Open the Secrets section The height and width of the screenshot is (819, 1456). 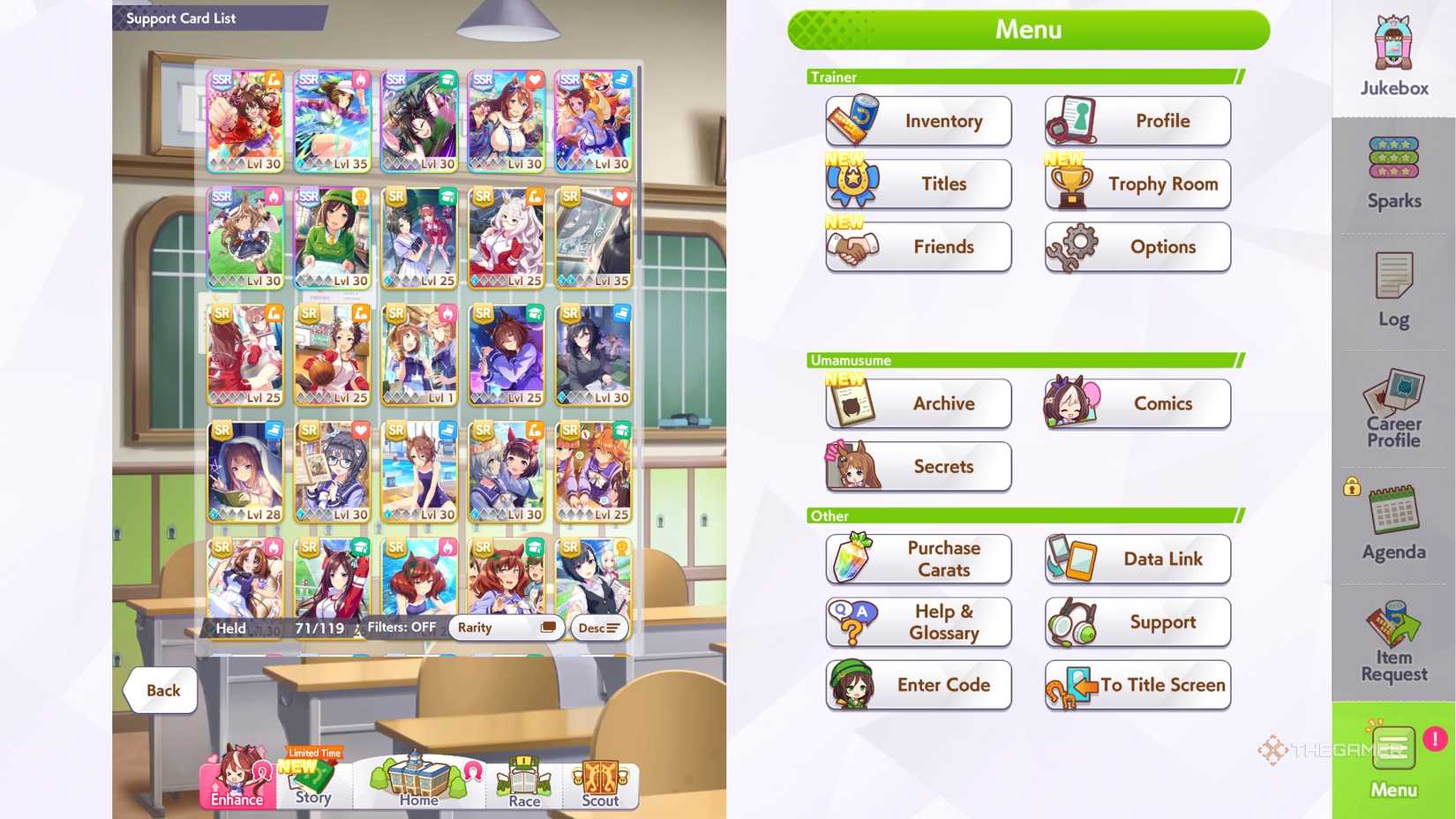click(918, 466)
